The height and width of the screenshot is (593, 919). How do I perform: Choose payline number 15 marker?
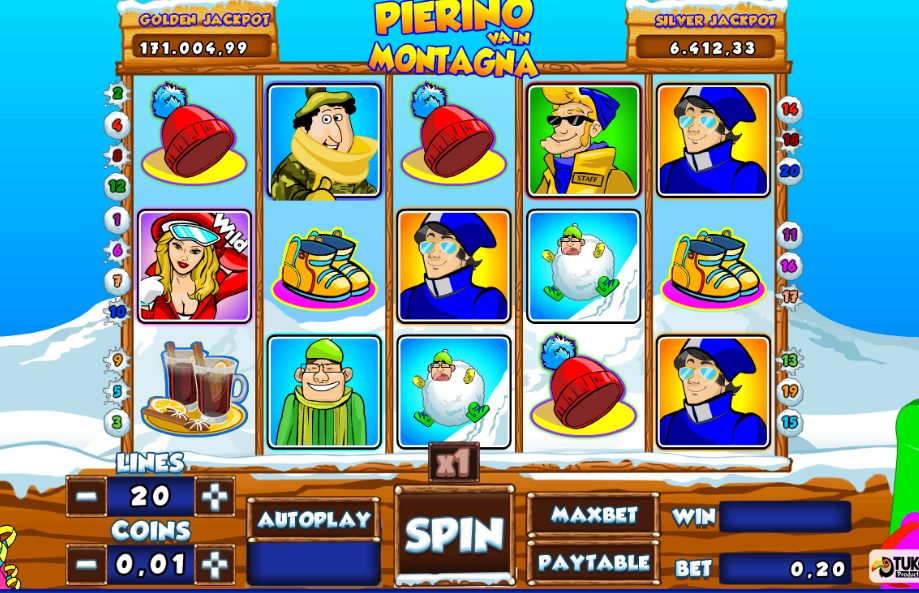click(x=790, y=422)
